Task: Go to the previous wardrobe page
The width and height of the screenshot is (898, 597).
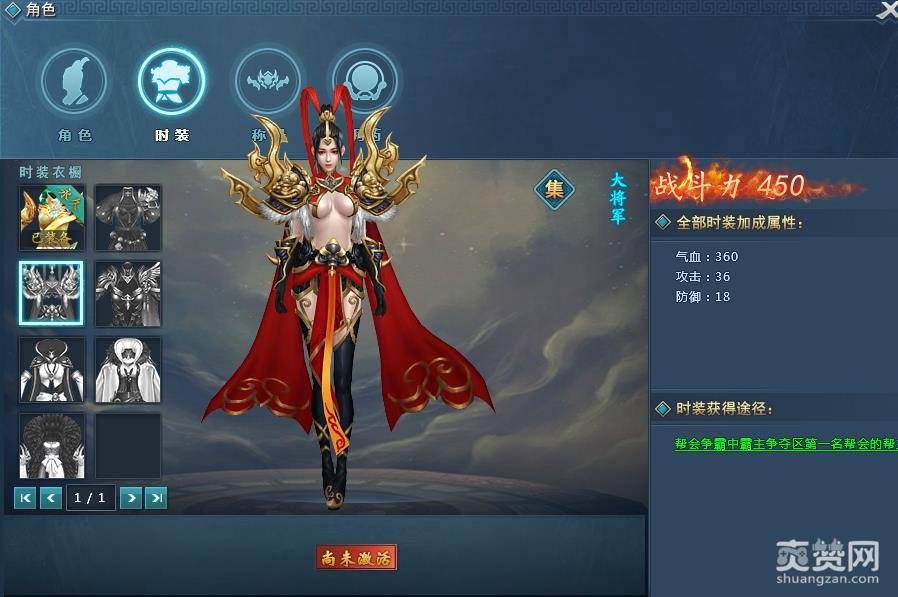Action: click(x=51, y=497)
